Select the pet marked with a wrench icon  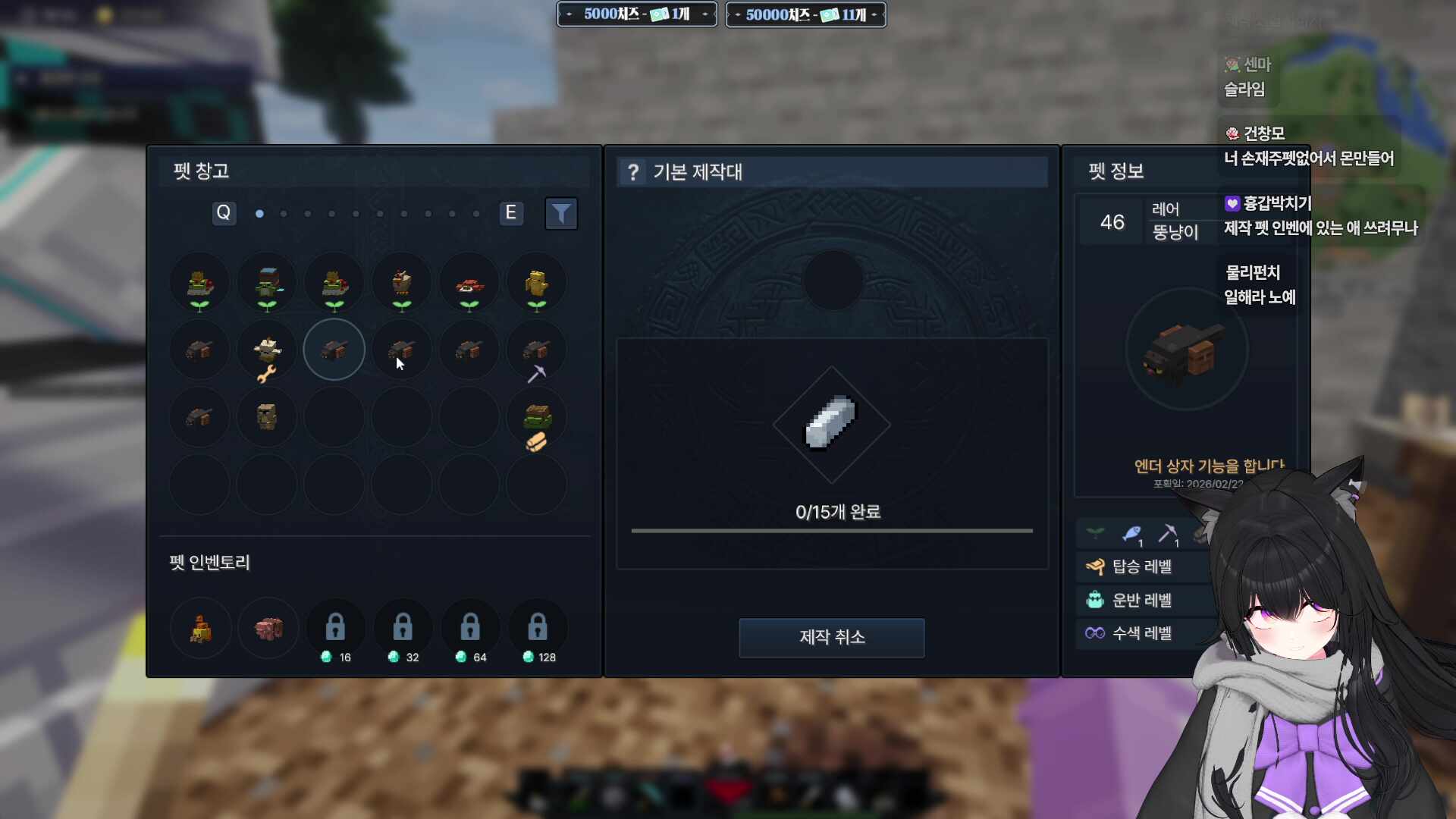(x=266, y=350)
